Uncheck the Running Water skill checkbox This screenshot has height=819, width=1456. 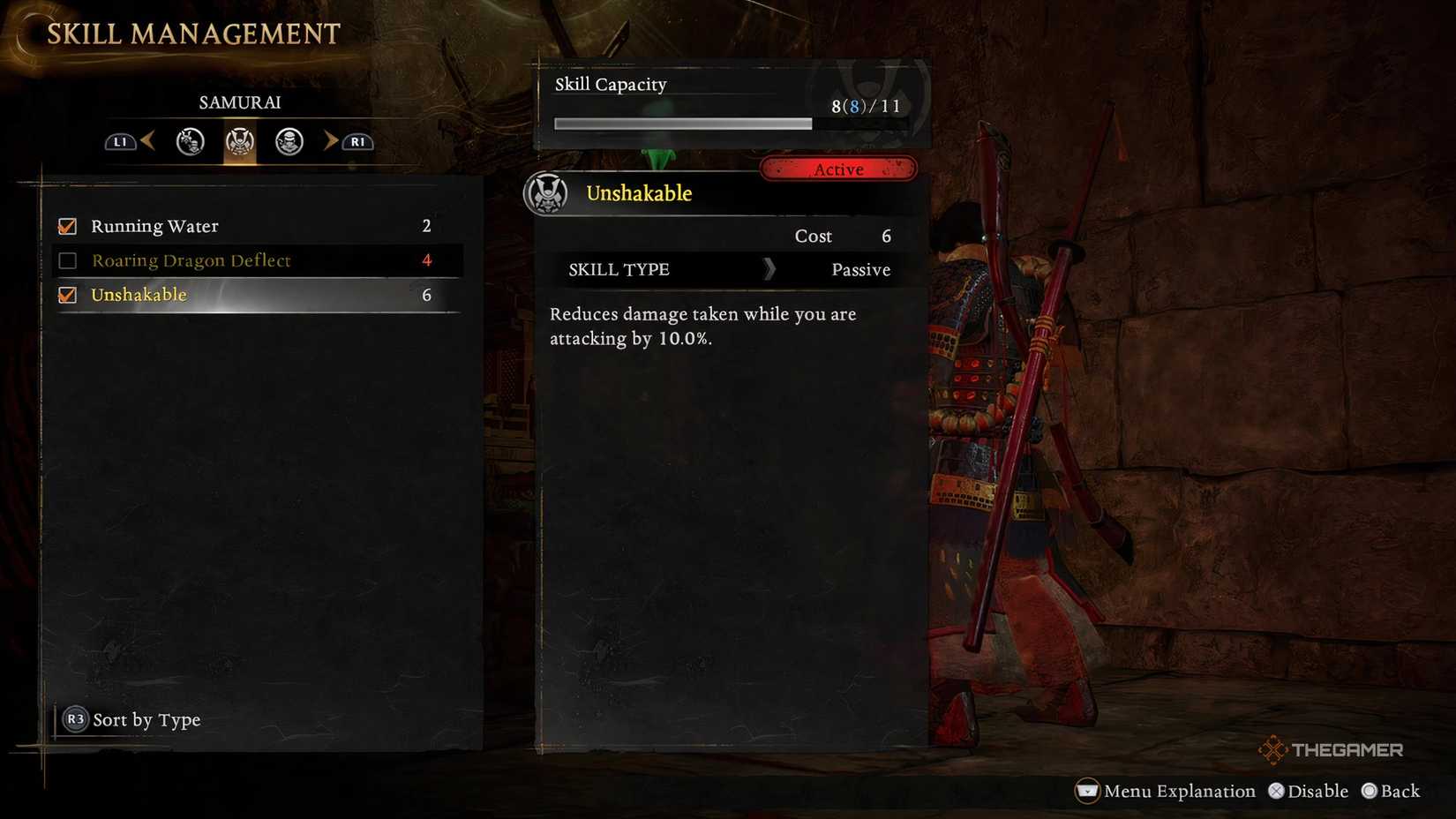[x=67, y=226]
